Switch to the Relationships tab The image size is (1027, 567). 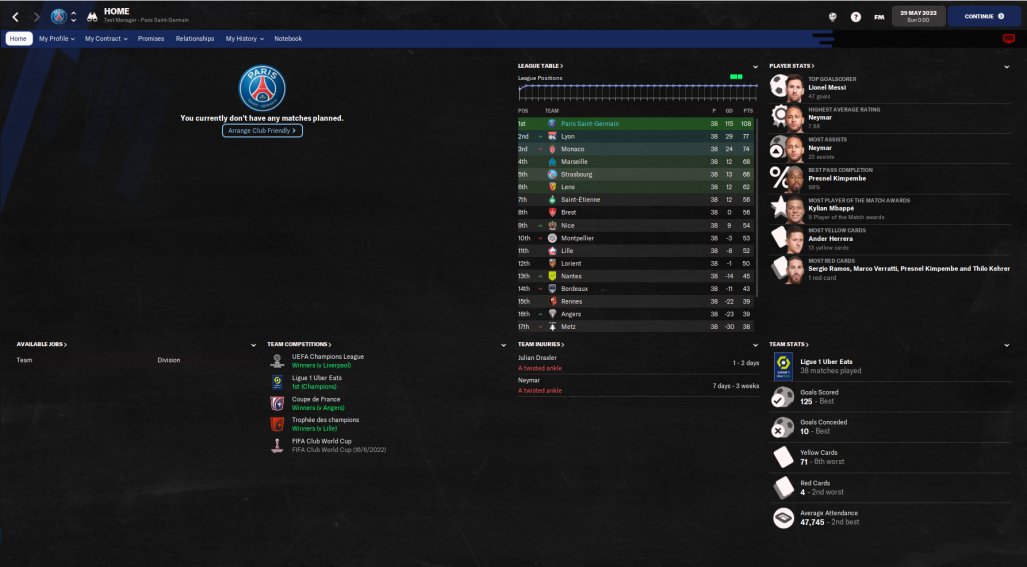tap(195, 39)
